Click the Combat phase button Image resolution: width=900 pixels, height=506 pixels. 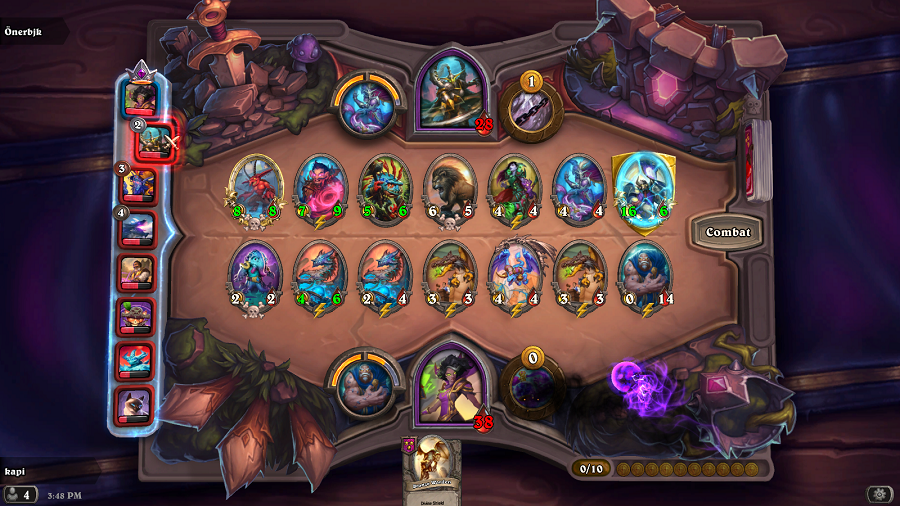point(727,232)
